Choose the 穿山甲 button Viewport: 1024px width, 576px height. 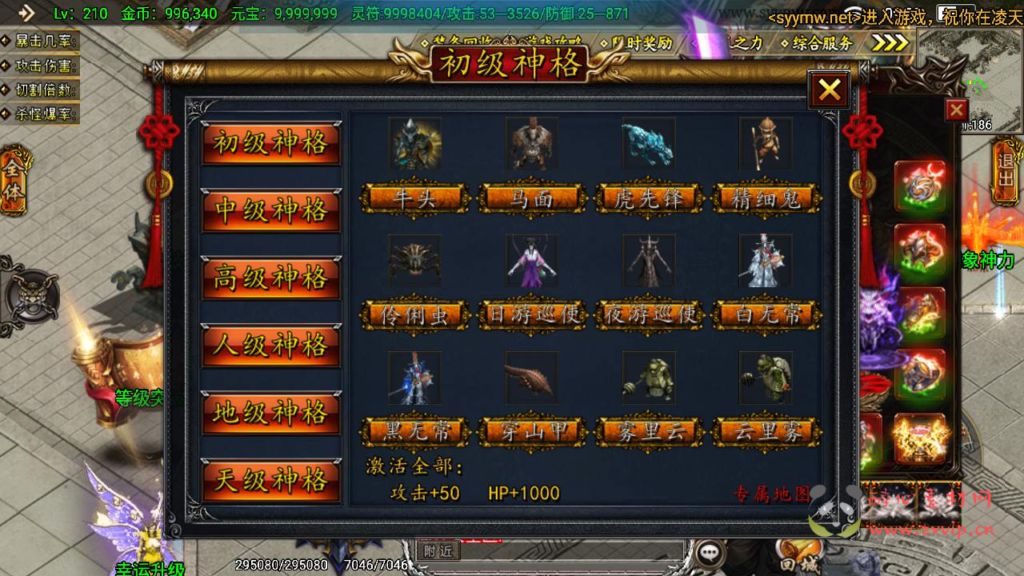[x=531, y=433]
